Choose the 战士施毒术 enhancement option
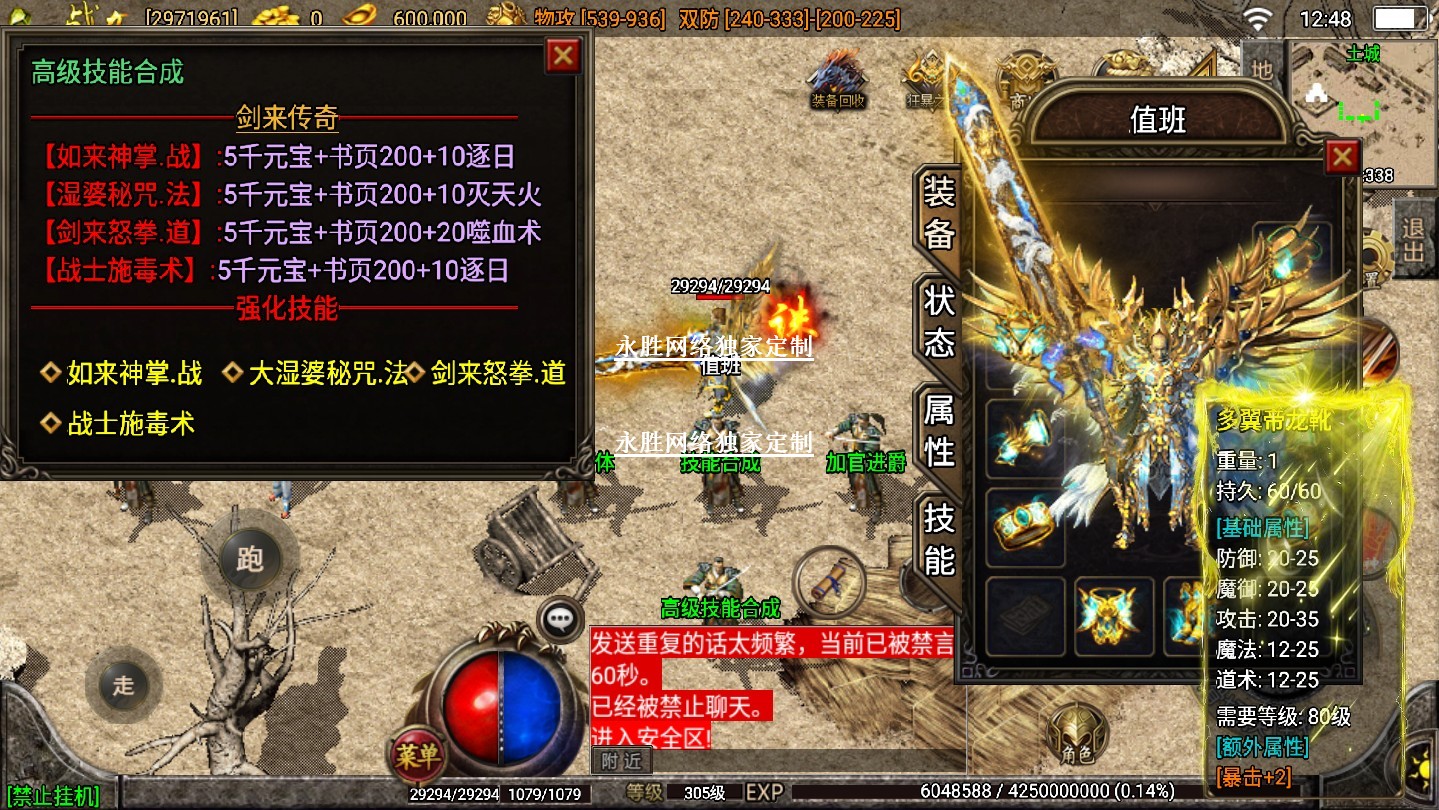This screenshot has width=1439, height=810. 118,424
